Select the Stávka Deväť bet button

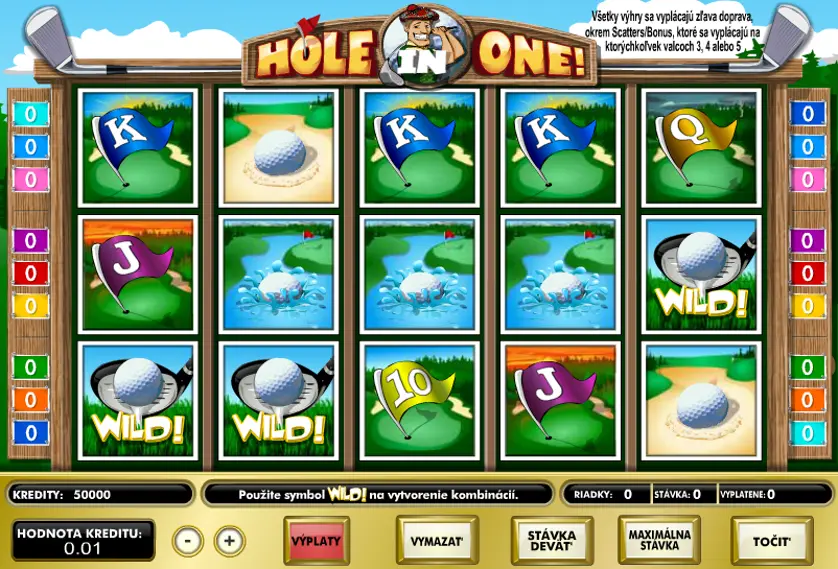coord(551,541)
